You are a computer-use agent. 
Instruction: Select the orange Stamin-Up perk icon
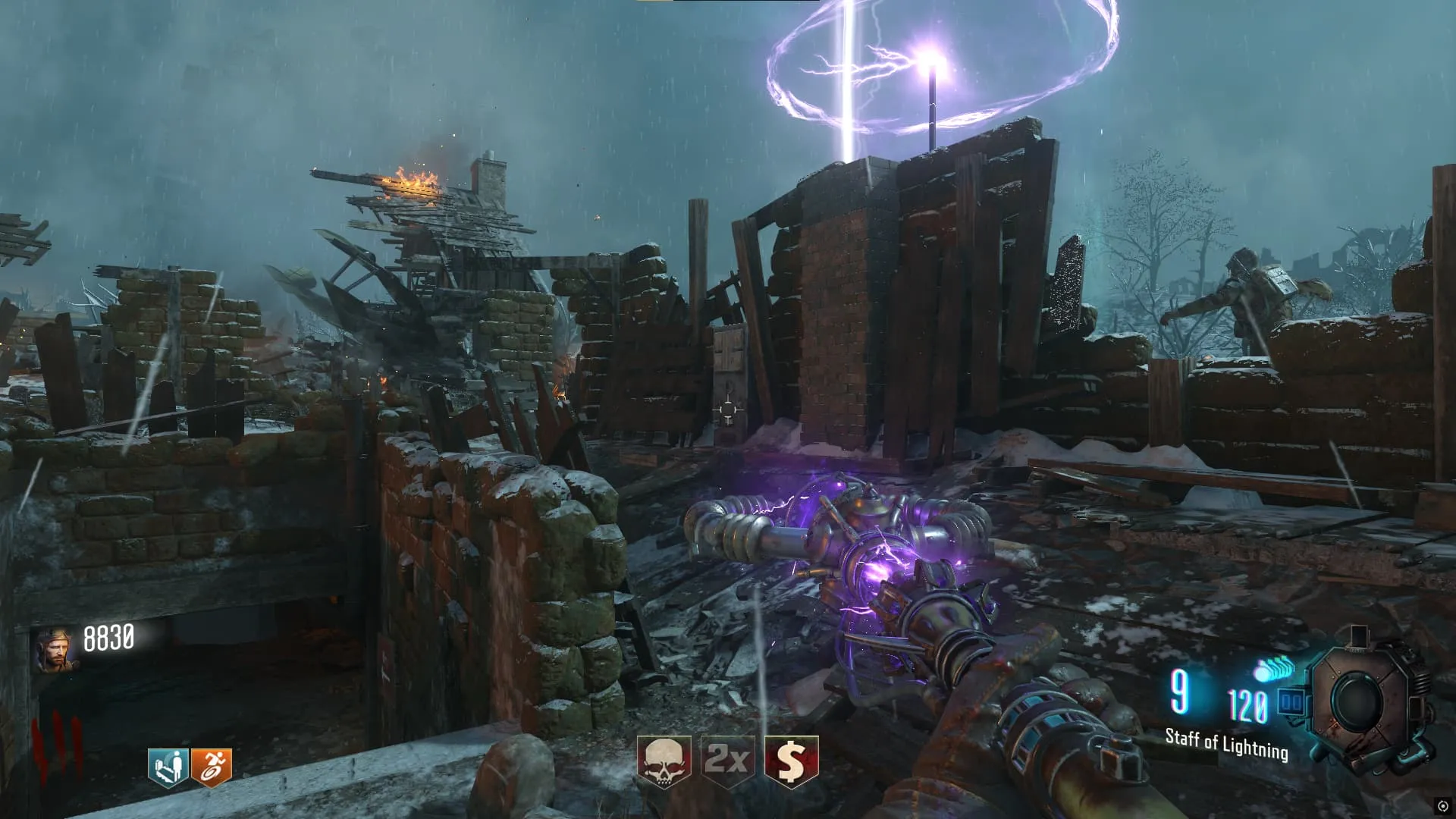tap(212, 767)
